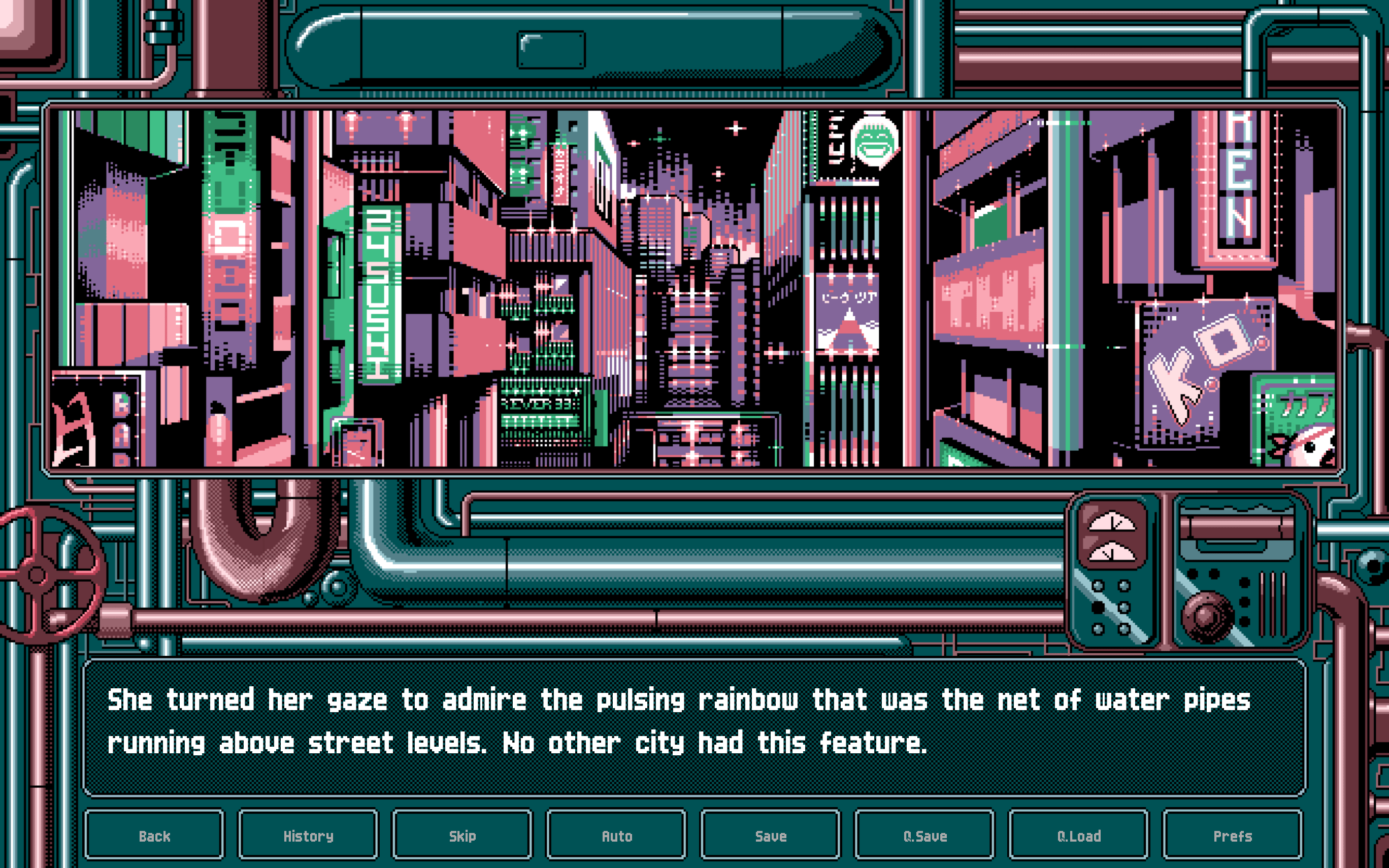
Task: Open the dialogue History log
Action: (308, 836)
